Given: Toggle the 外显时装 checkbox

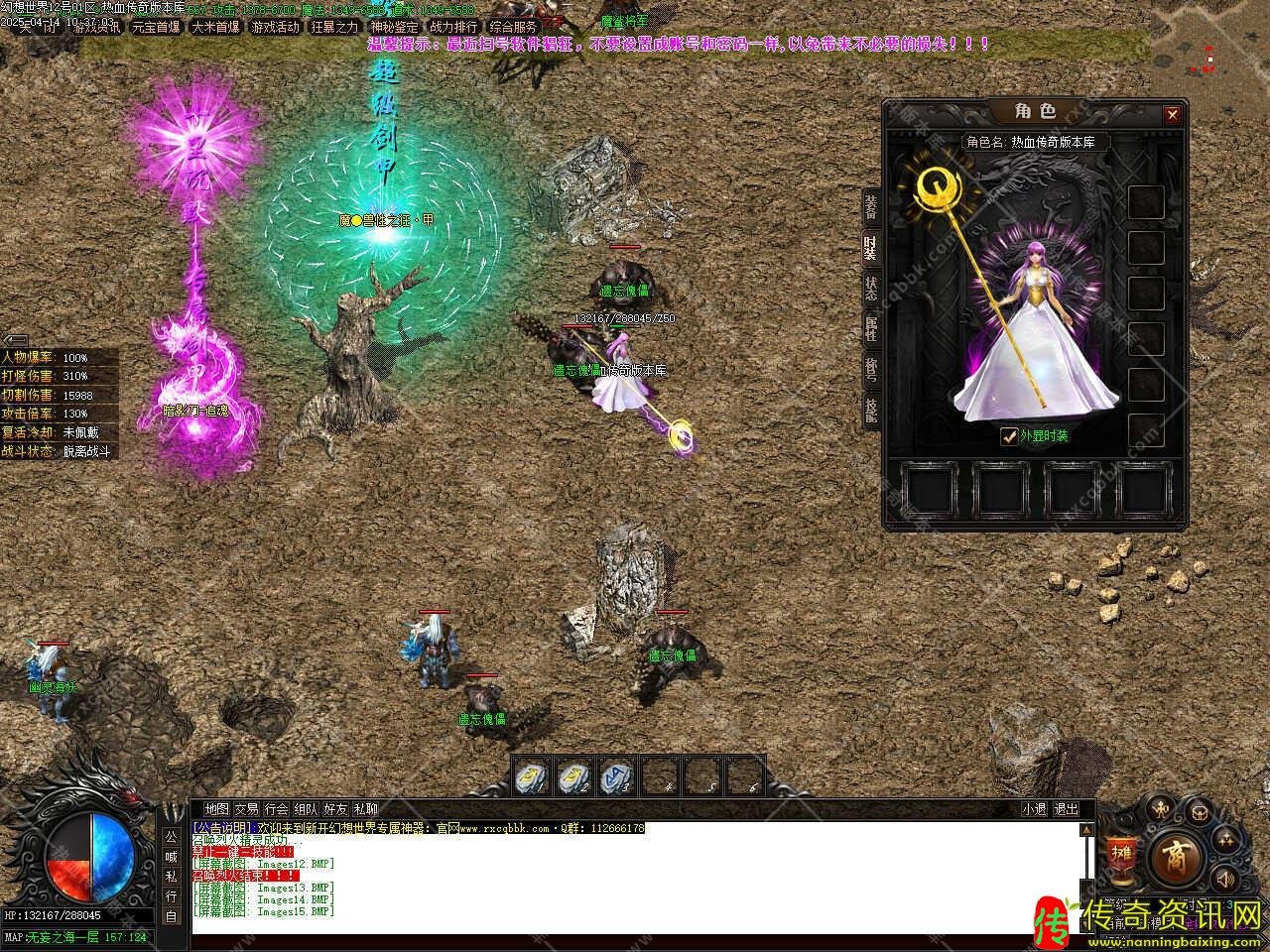Looking at the screenshot, I should pyautogui.click(x=1008, y=434).
